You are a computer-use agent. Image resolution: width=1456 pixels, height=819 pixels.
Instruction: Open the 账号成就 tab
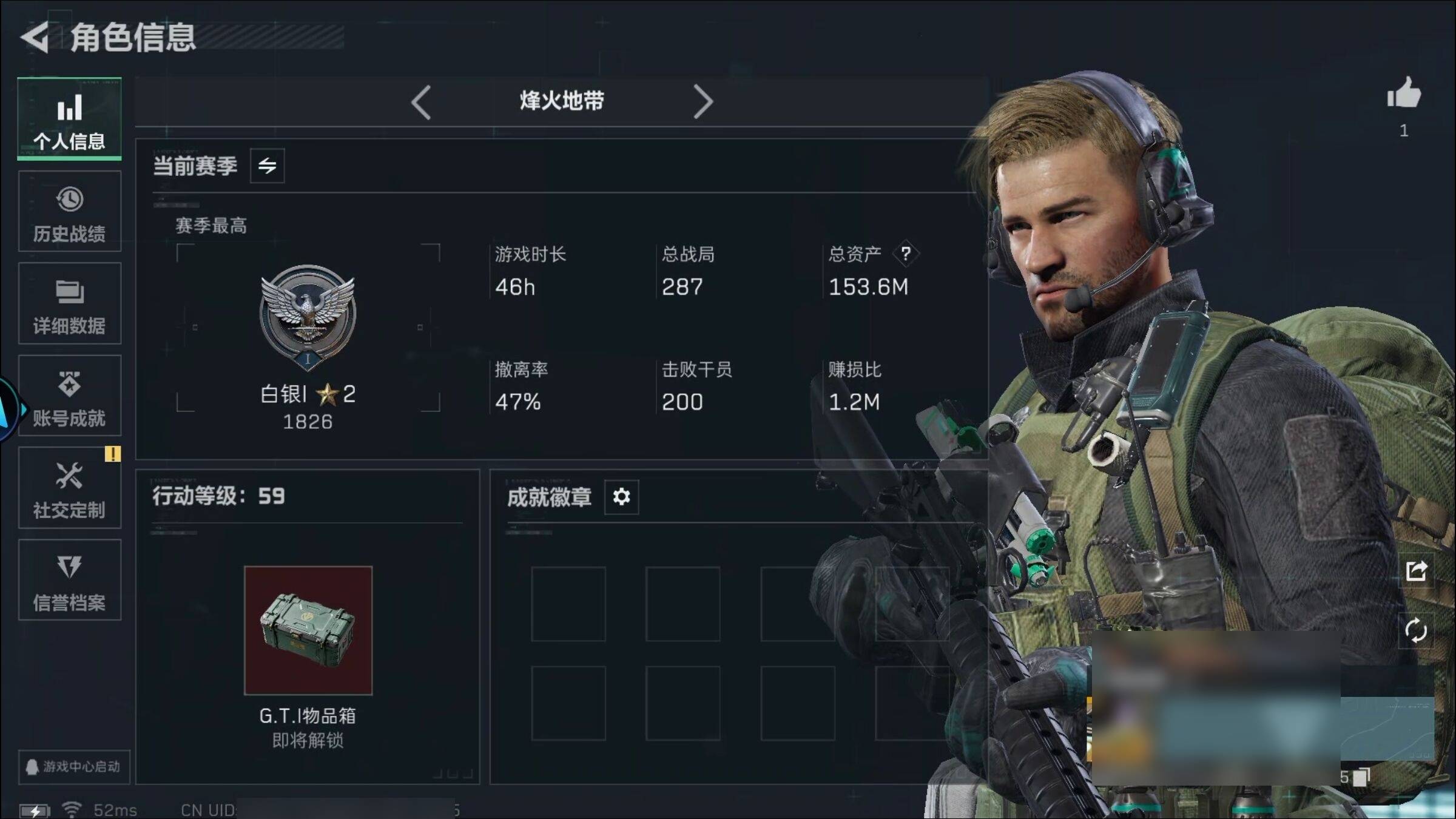[x=69, y=396]
